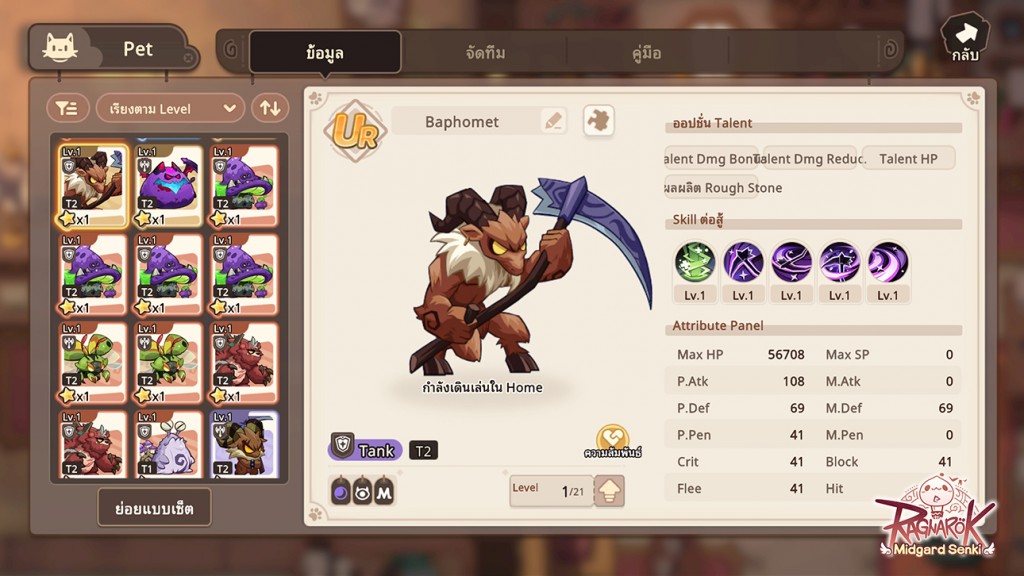
Task: Open the ความสัมพันธ์ relationship heart icon
Action: pos(612,441)
